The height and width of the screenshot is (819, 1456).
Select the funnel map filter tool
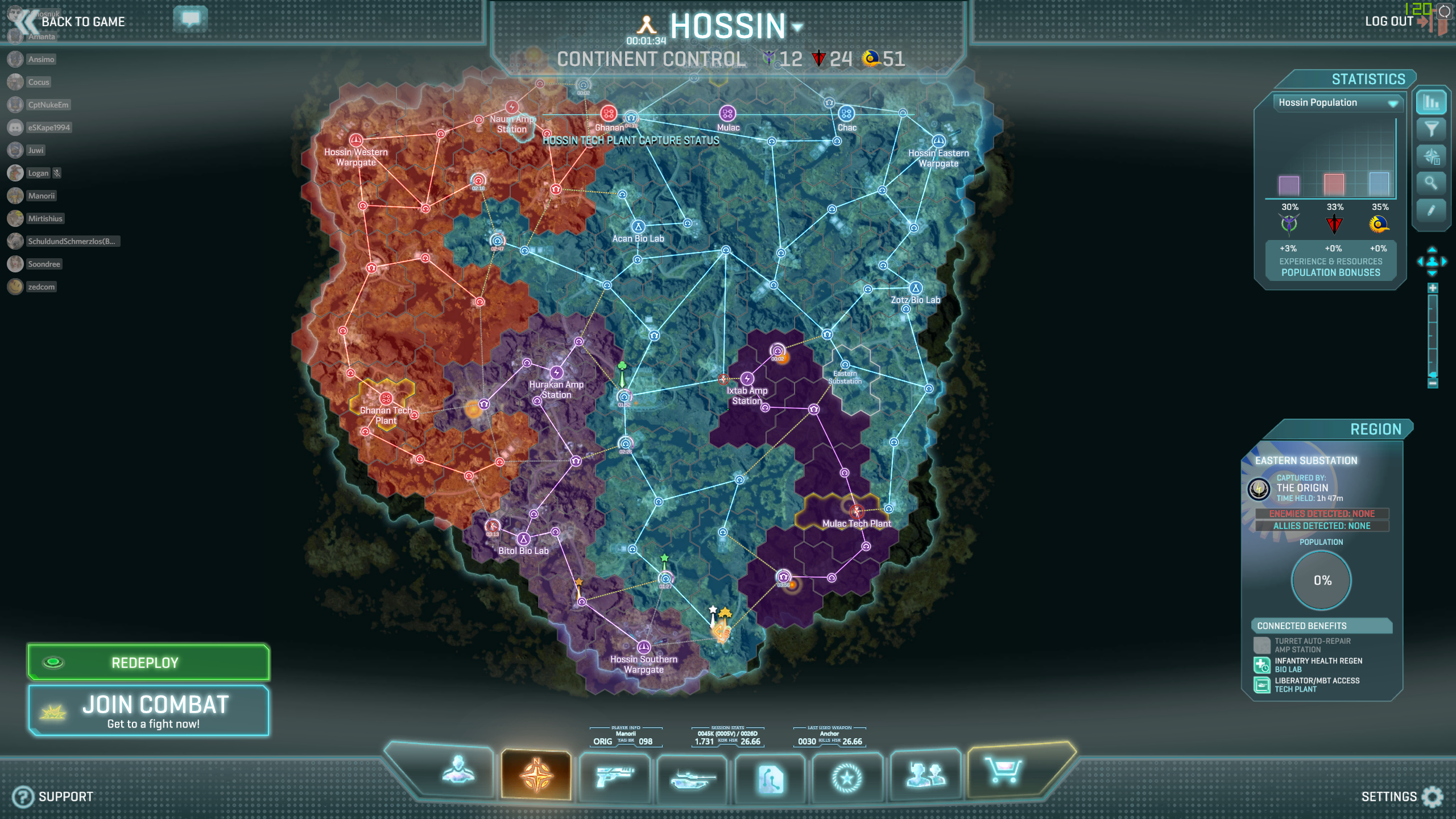click(x=1431, y=129)
